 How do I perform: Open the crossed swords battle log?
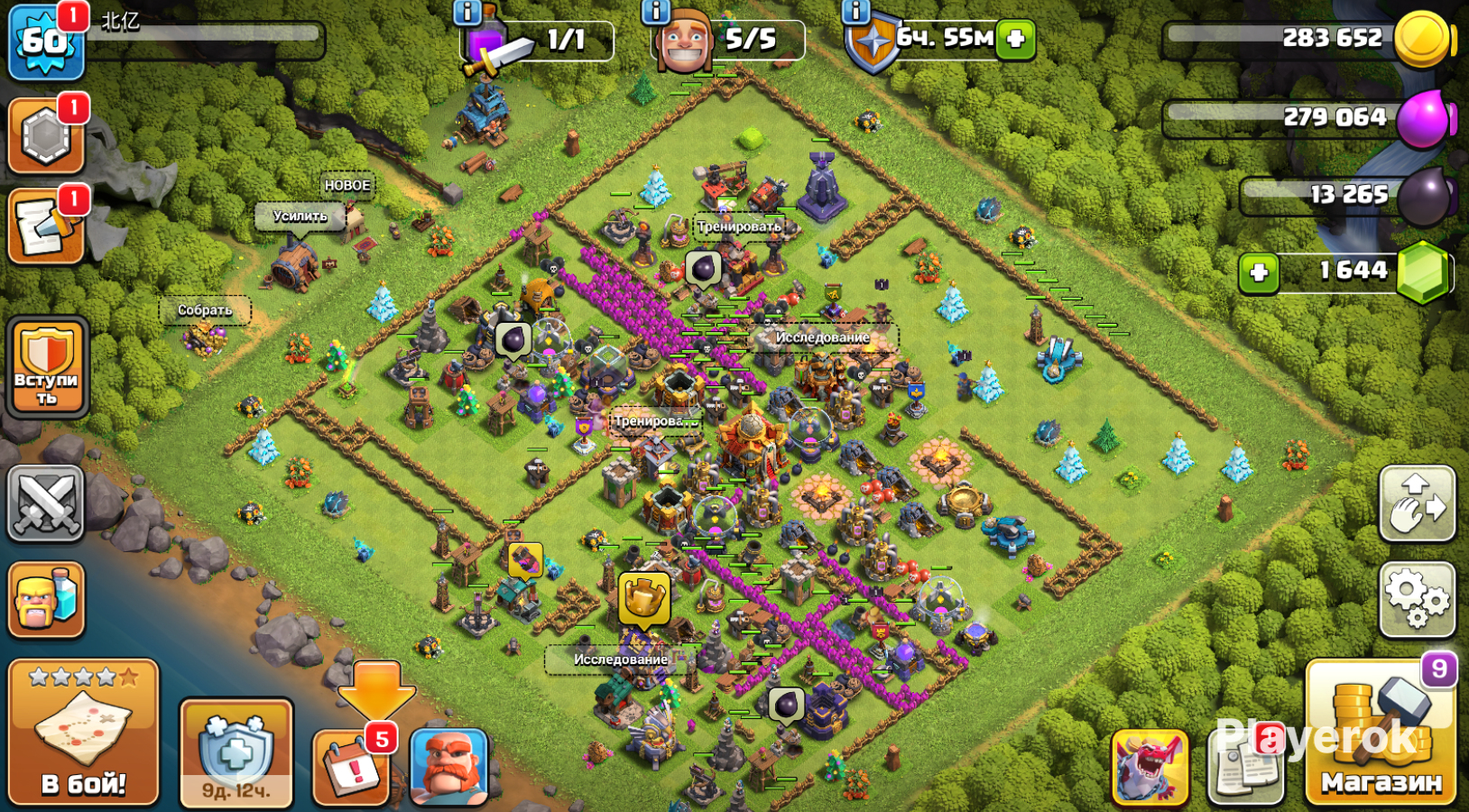46,503
